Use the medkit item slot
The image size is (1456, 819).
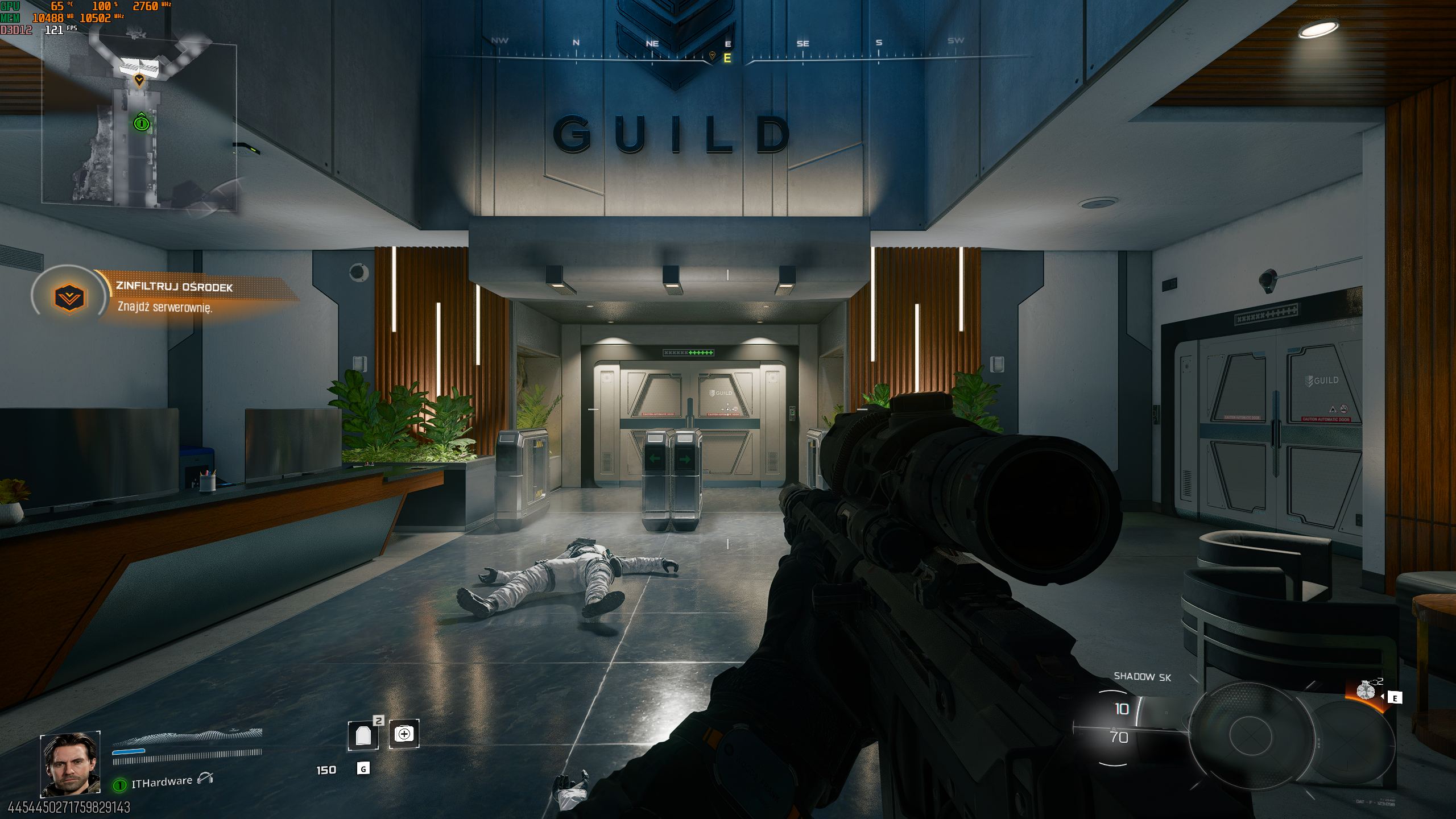click(404, 734)
